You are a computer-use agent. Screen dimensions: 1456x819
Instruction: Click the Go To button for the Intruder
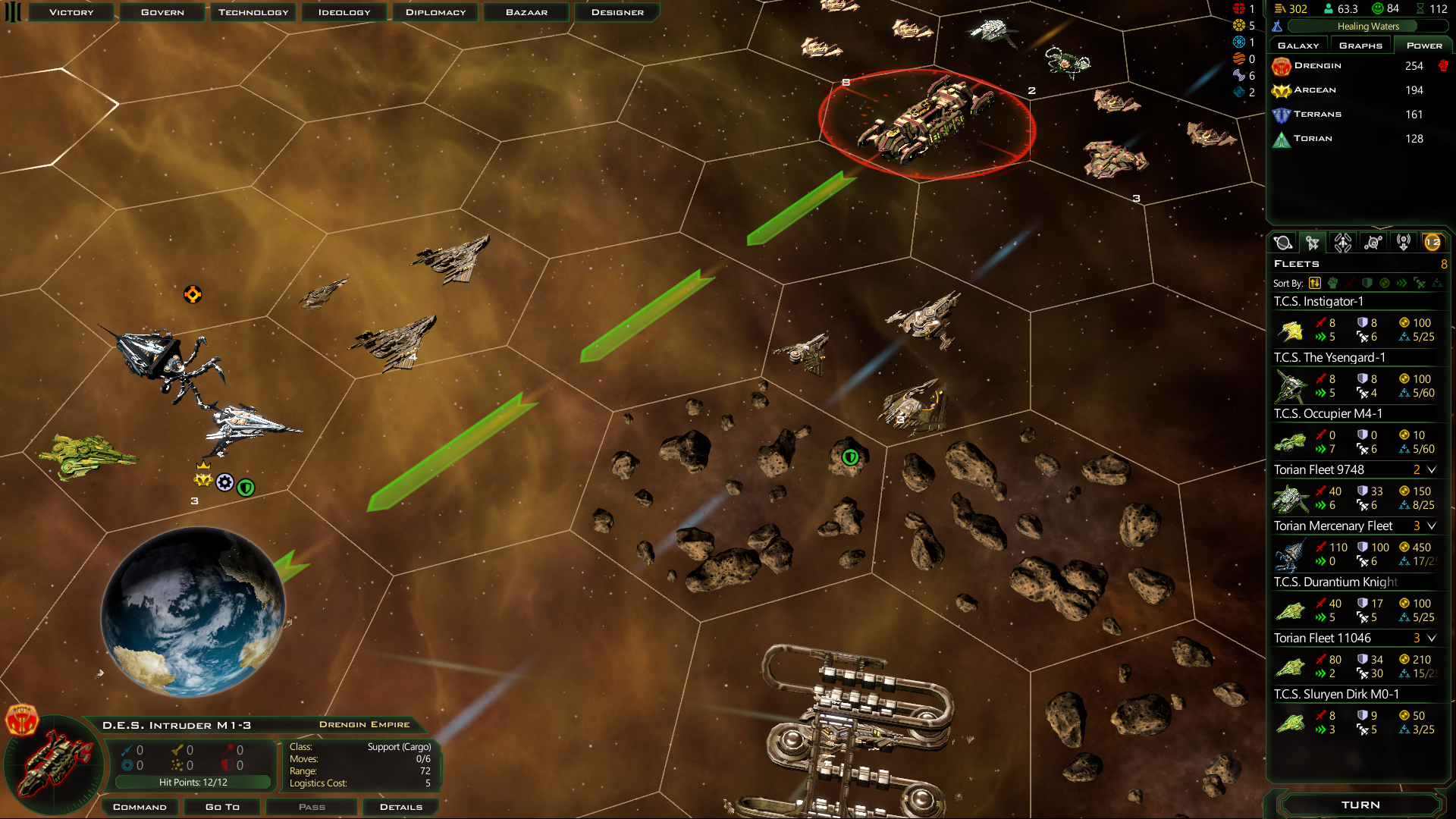pos(221,806)
